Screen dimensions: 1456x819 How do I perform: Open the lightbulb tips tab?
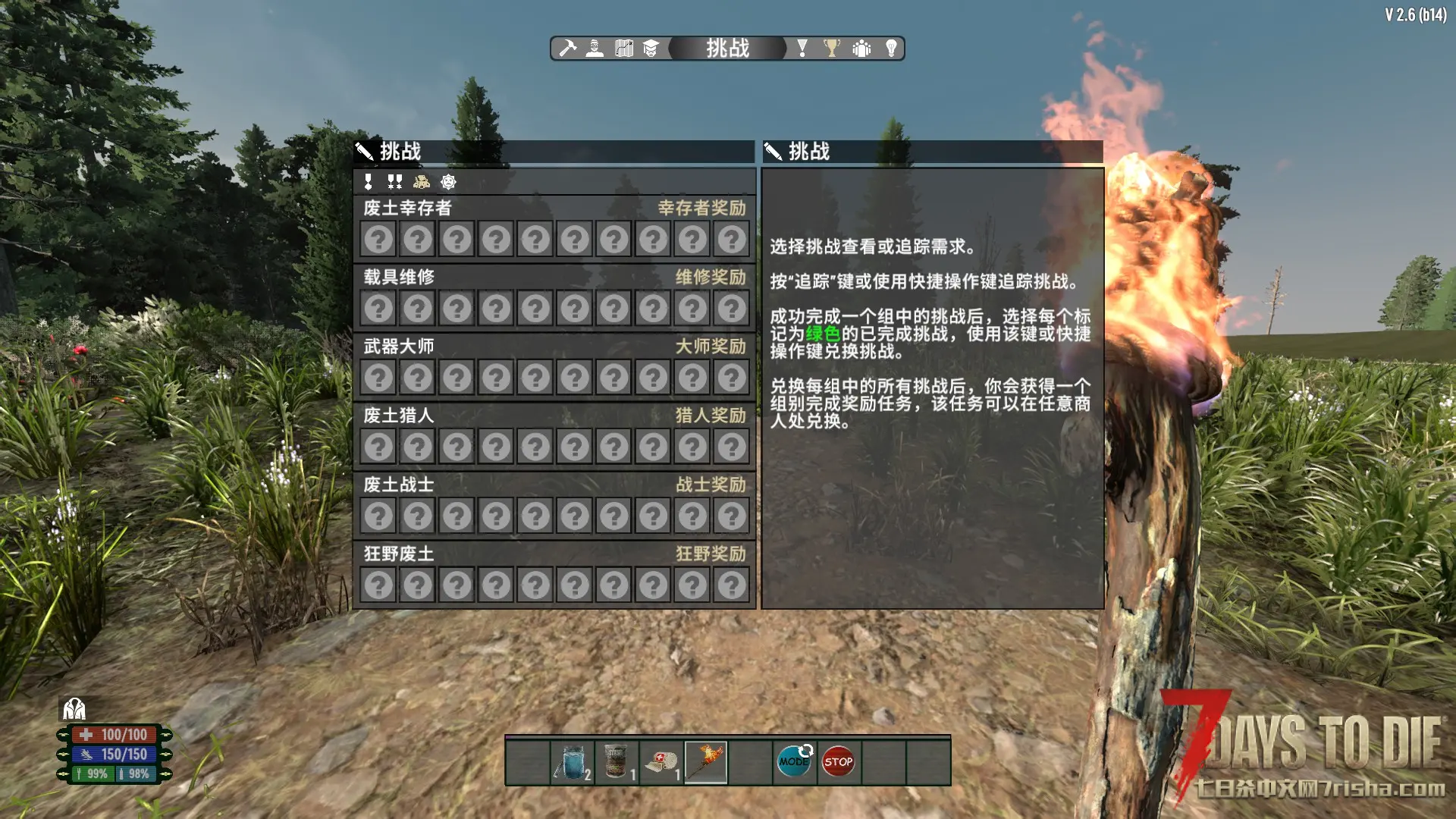coord(891,49)
